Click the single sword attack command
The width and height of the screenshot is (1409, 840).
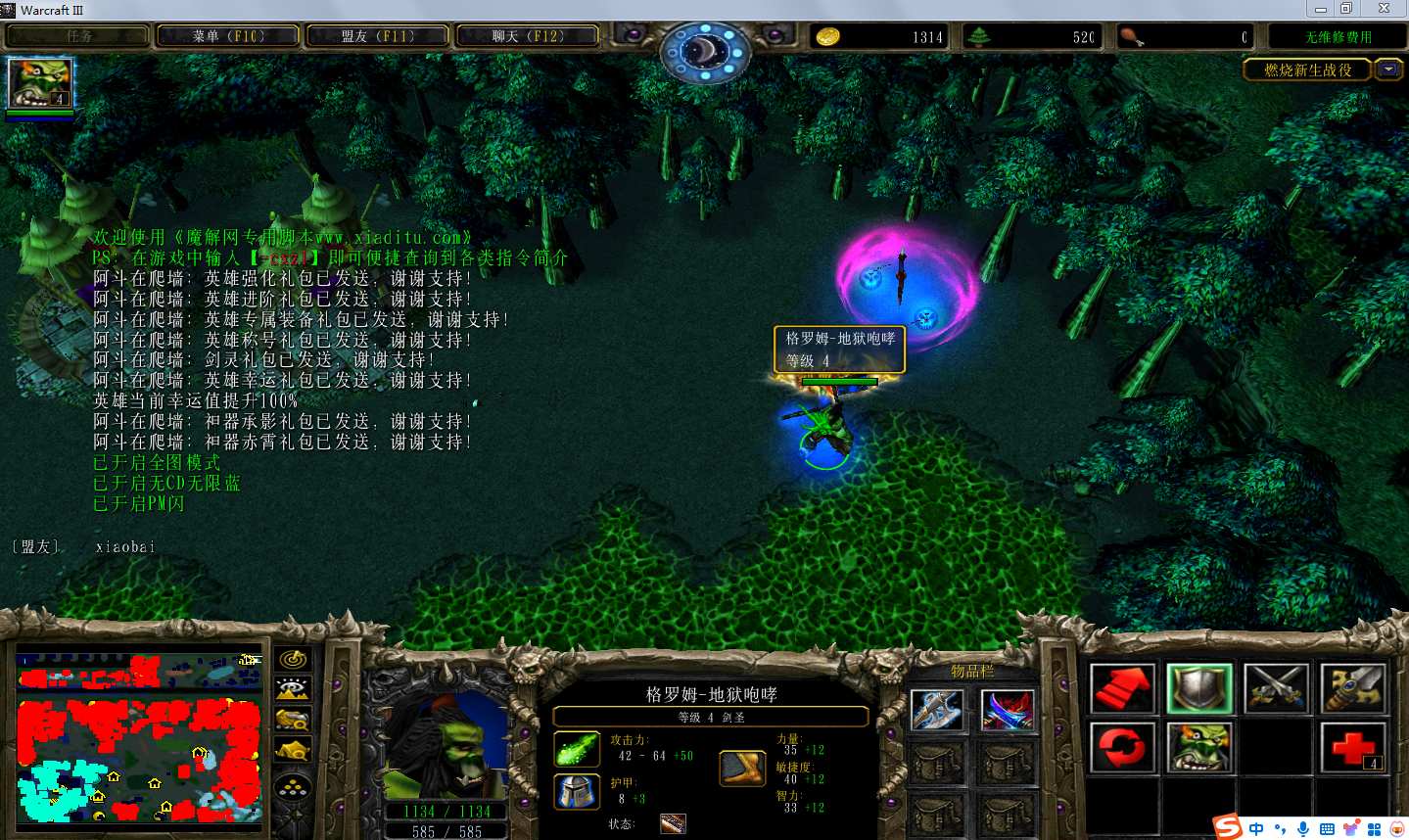click(x=1352, y=687)
